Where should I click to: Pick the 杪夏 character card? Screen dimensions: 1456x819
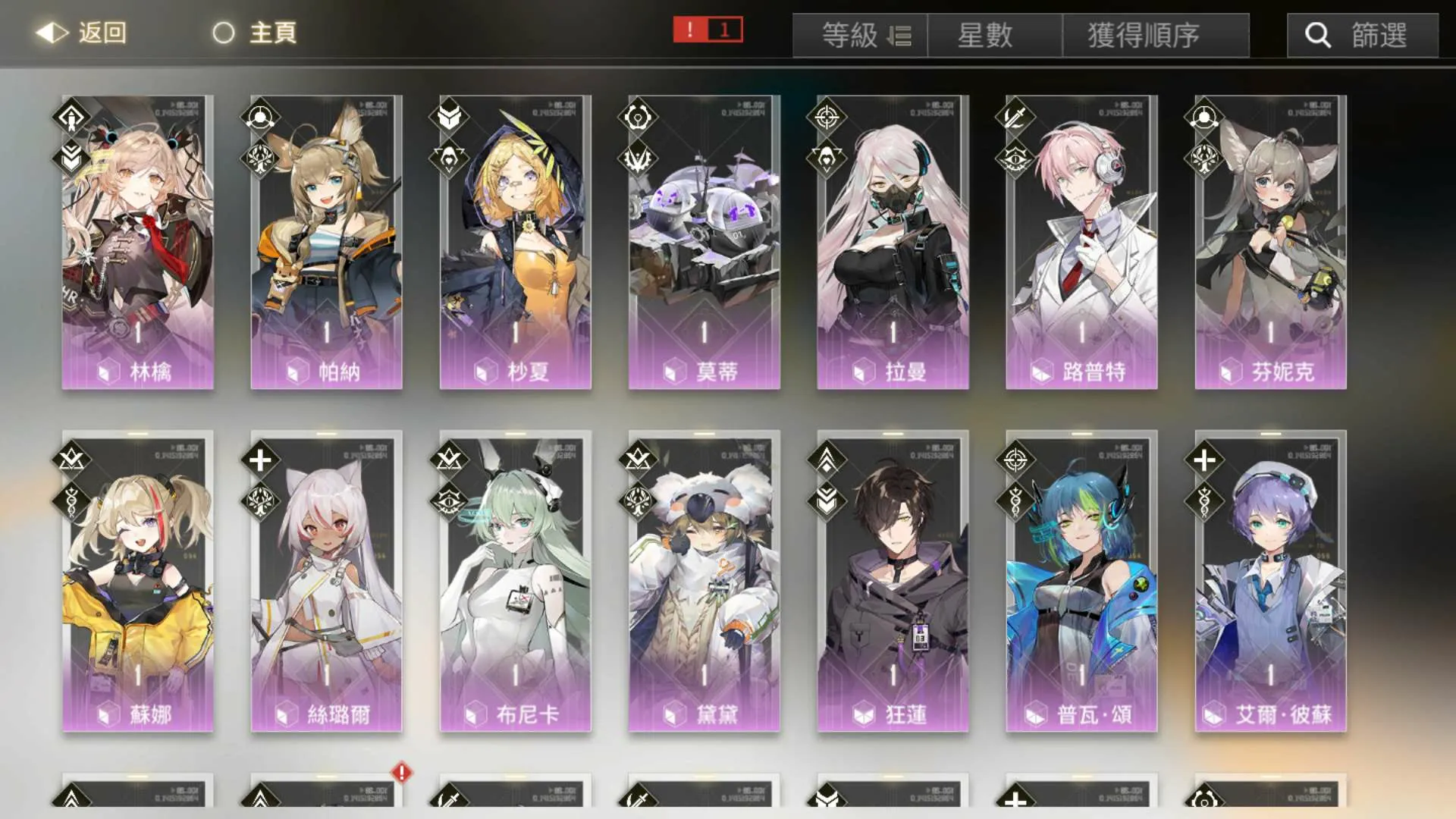515,243
